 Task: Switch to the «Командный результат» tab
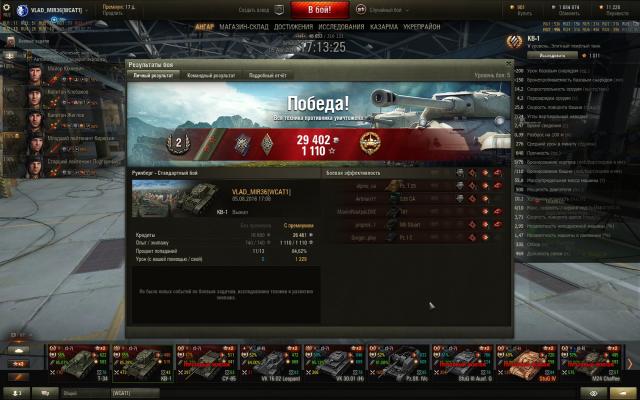pyautogui.click(x=211, y=75)
